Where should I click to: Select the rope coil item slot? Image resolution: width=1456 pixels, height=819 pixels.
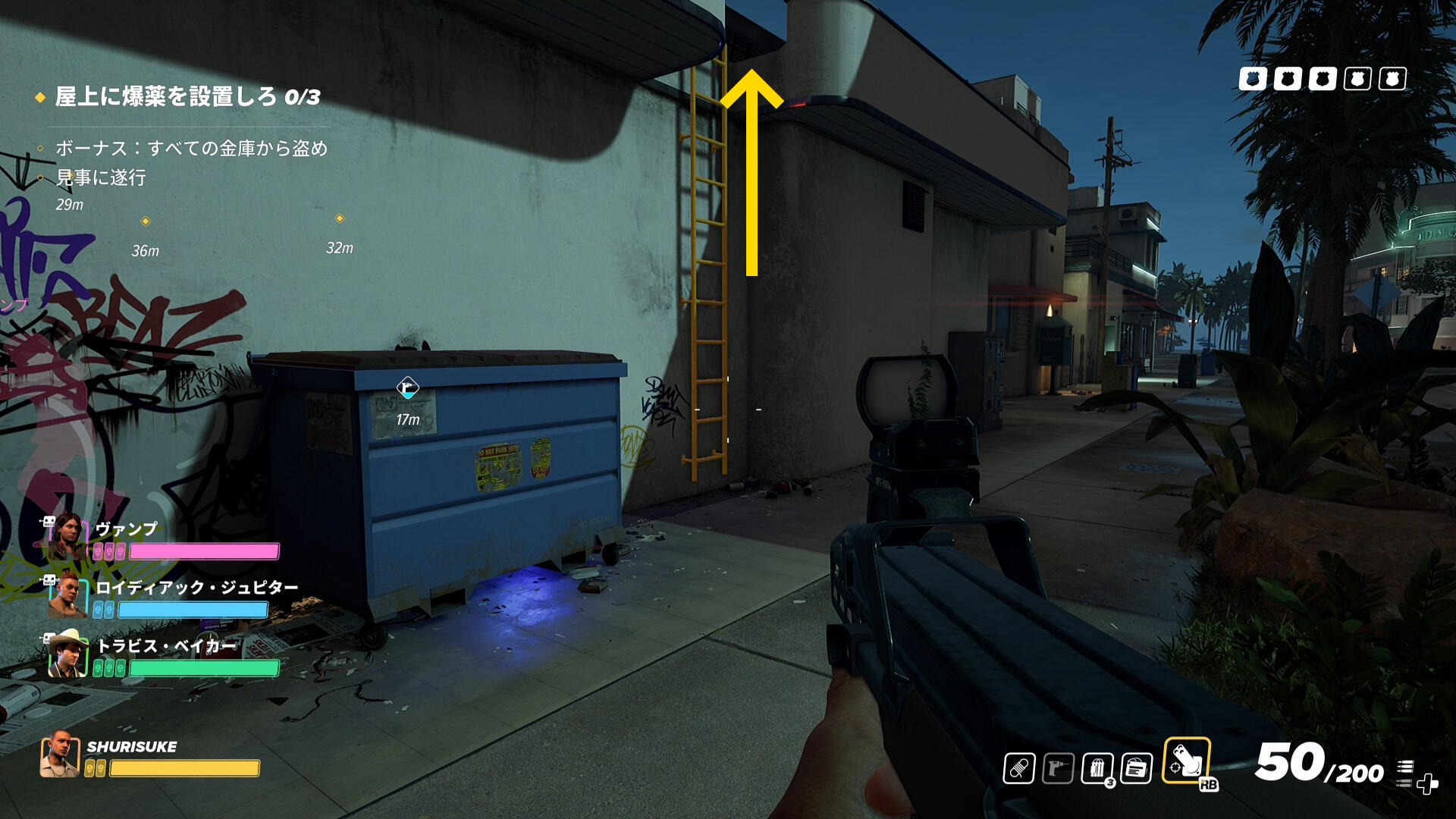pyautogui.click(x=1018, y=769)
